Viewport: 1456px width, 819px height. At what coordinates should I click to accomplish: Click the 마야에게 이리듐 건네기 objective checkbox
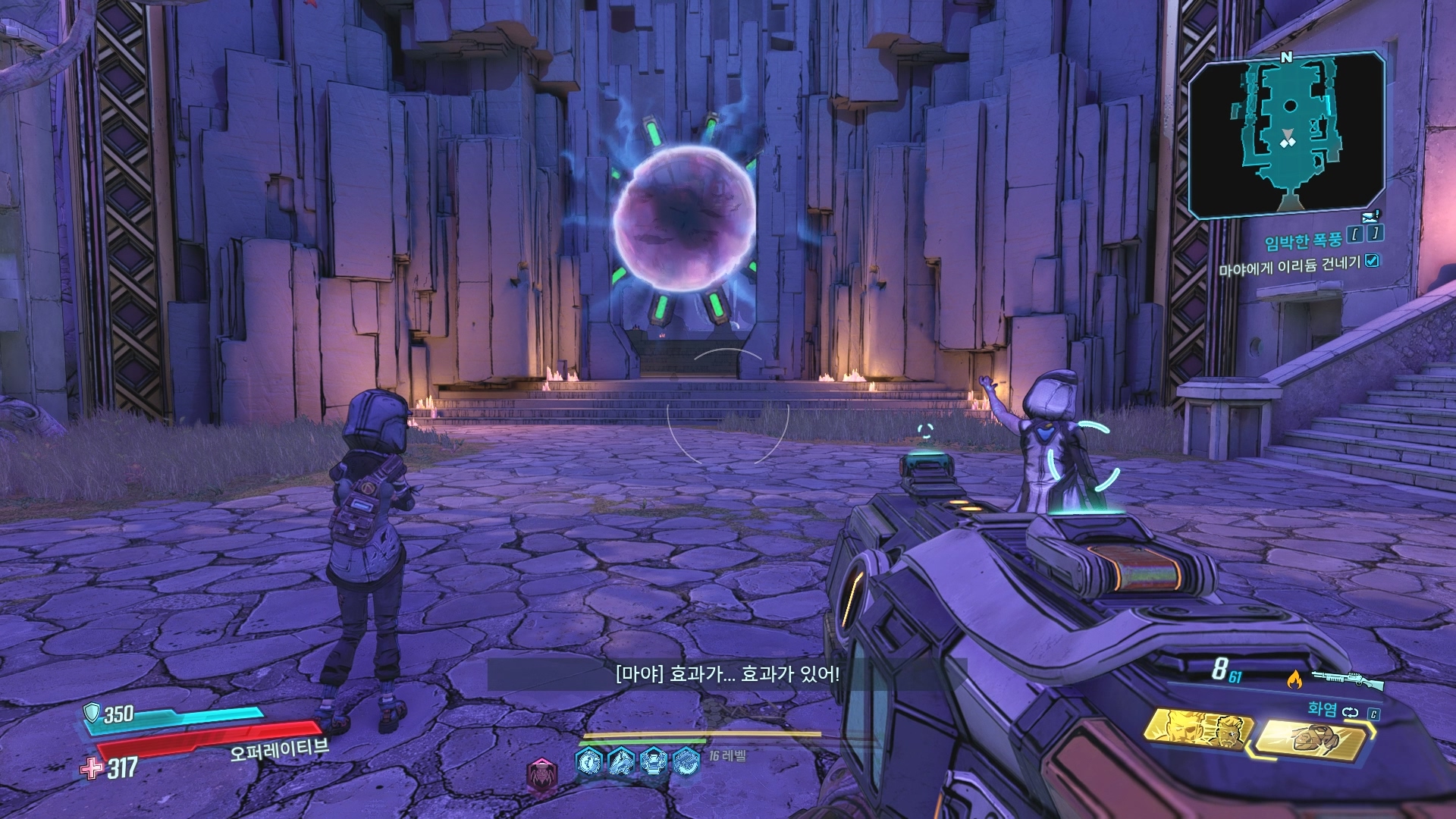(x=1372, y=261)
